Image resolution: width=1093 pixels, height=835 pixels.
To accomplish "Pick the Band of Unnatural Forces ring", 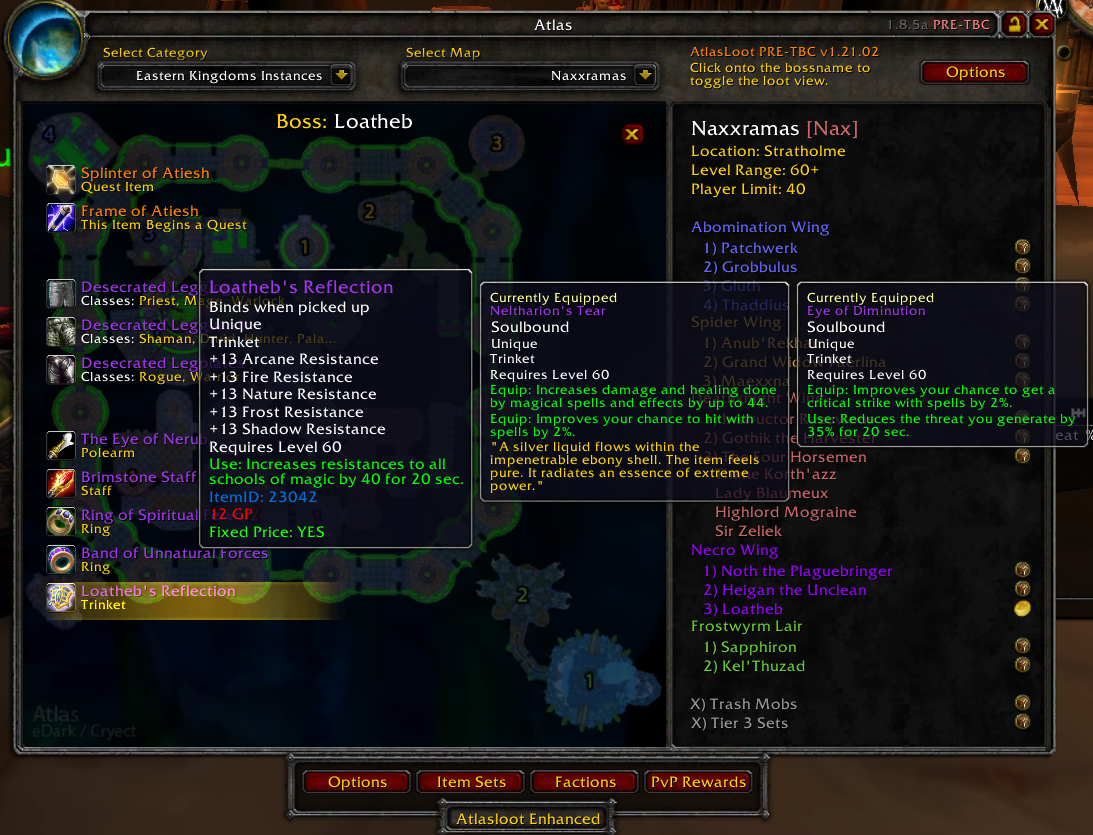I will pos(174,553).
